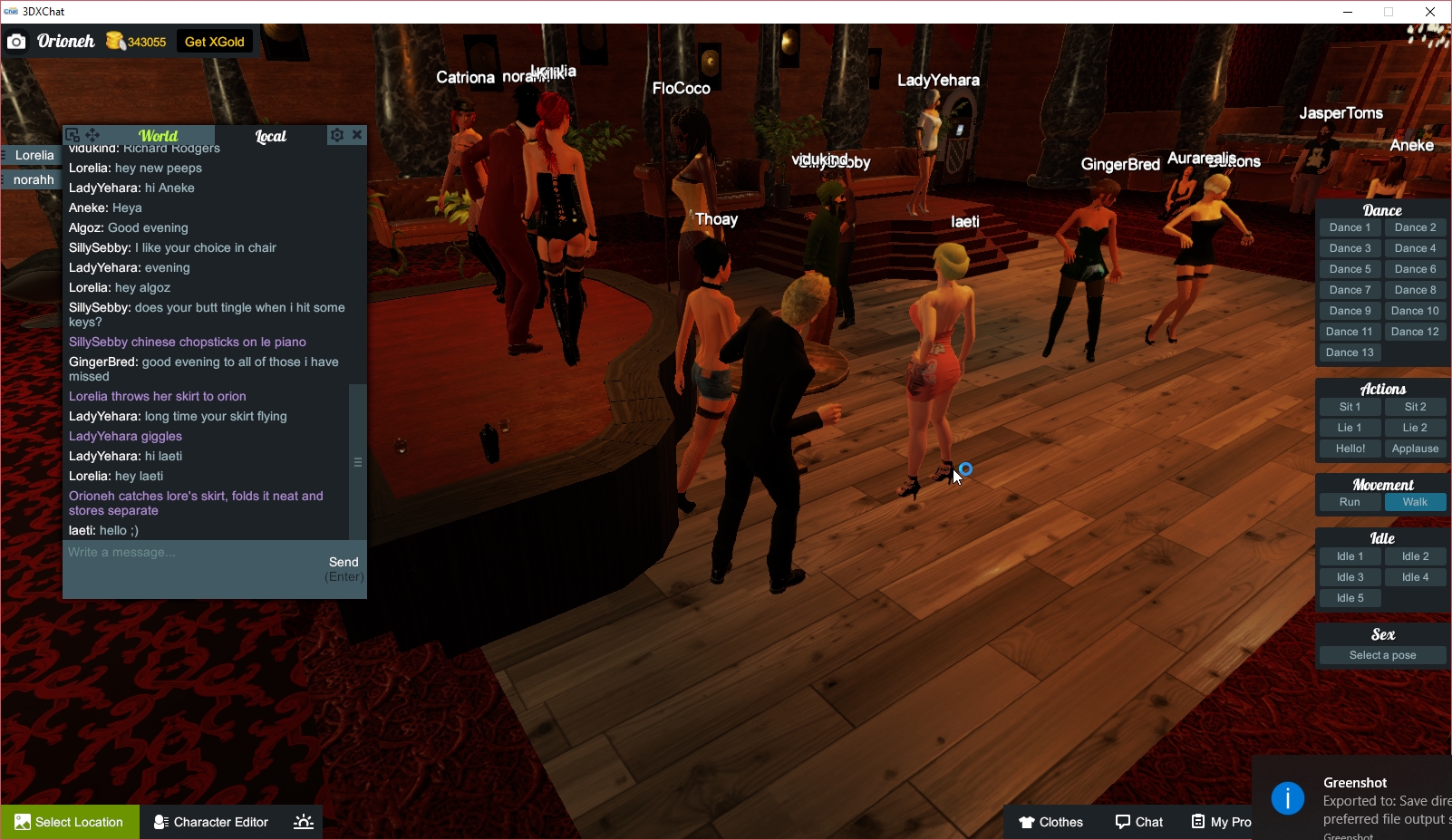
Task: Open Clothes via the shirt icon
Action: click(1051, 822)
